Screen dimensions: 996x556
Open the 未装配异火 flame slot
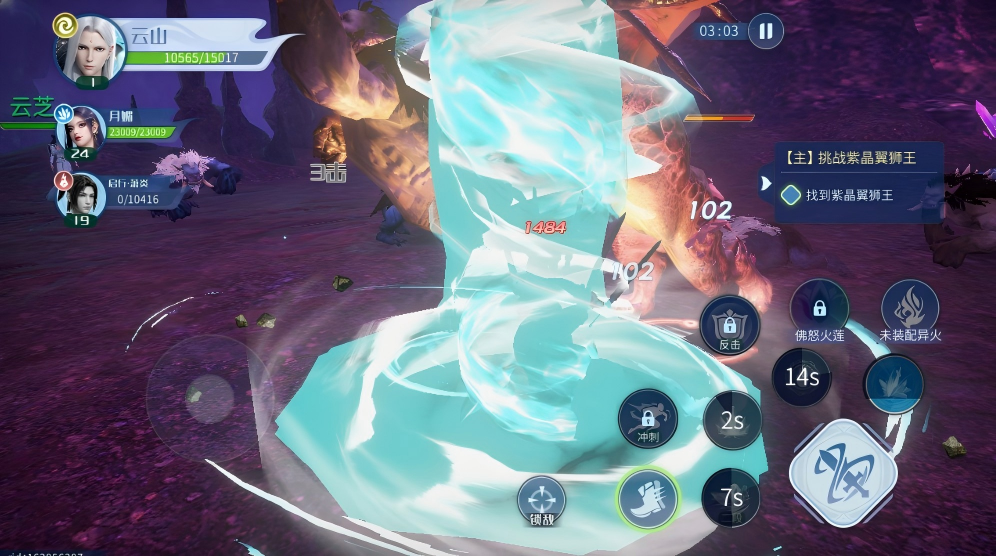pos(910,310)
